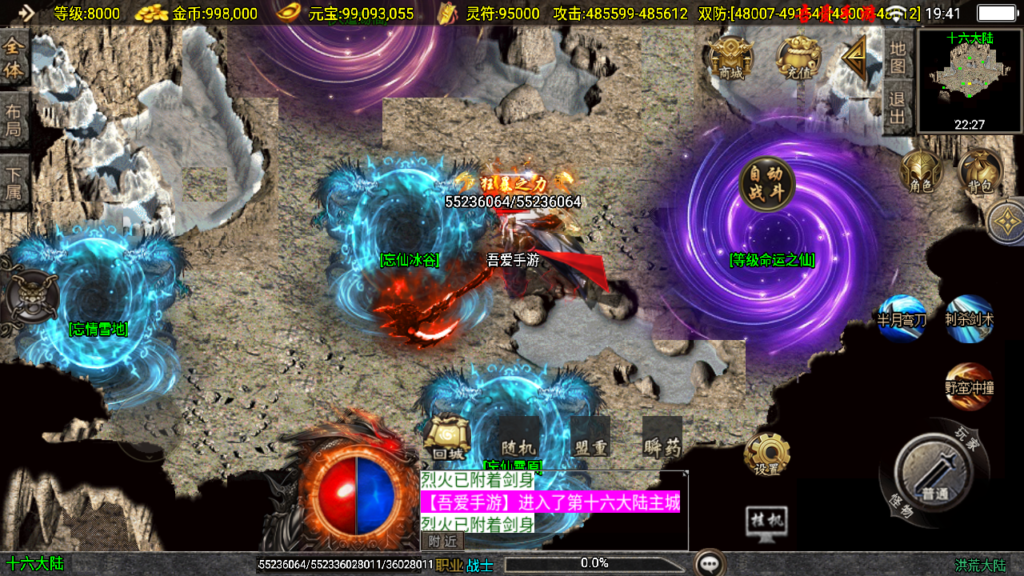The height and width of the screenshot is (576, 1024).
Task: Use the 回城 return-to-town scroll
Action: tap(444, 436)
